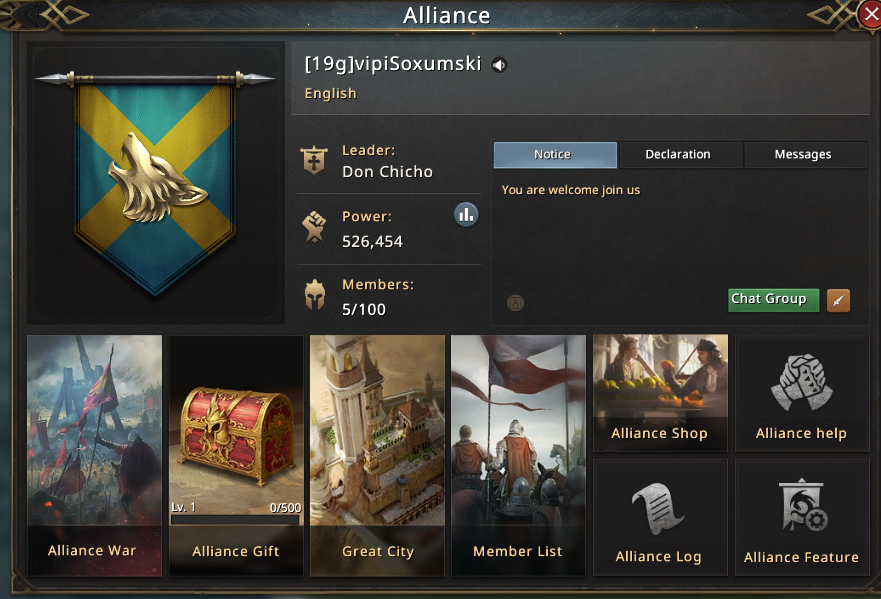Close the Alliance window
The image size is (881, 599).
[869, 14]
